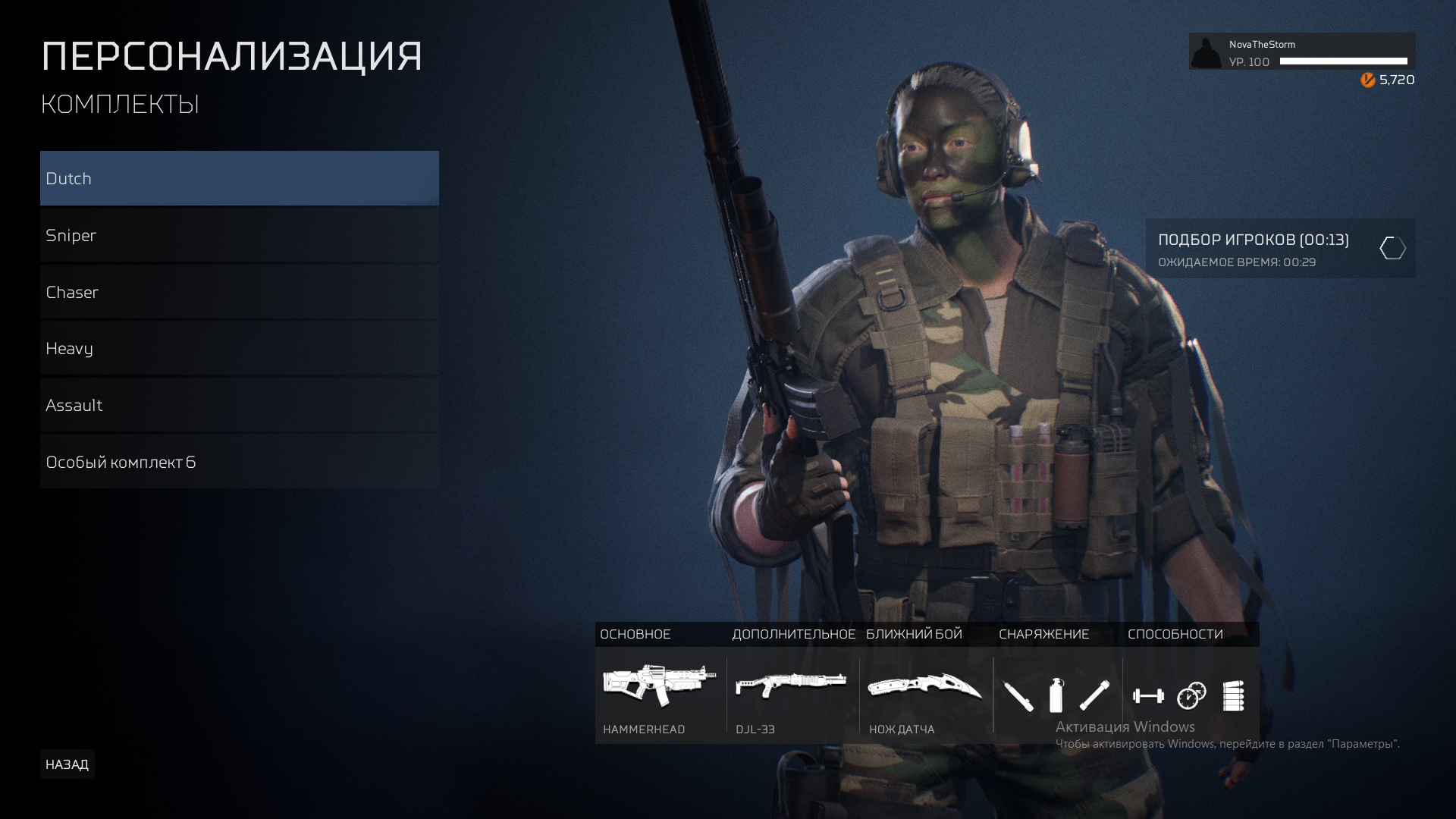Viewport: 1456px width, 819px height.
Task: Click the grenade canister gear icon
Action: [x=1056, y=695]
